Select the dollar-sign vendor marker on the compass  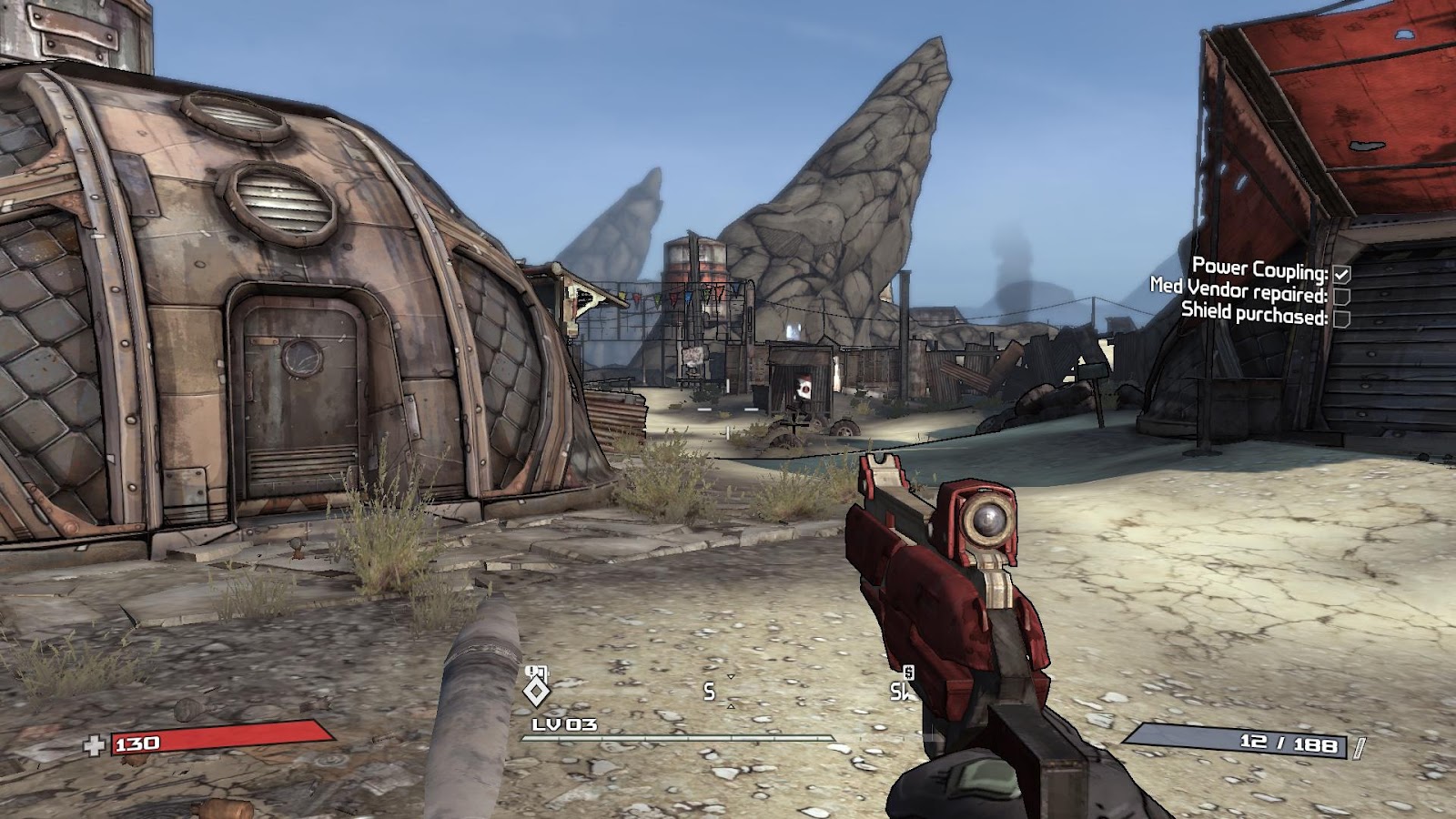coord(907,672)
